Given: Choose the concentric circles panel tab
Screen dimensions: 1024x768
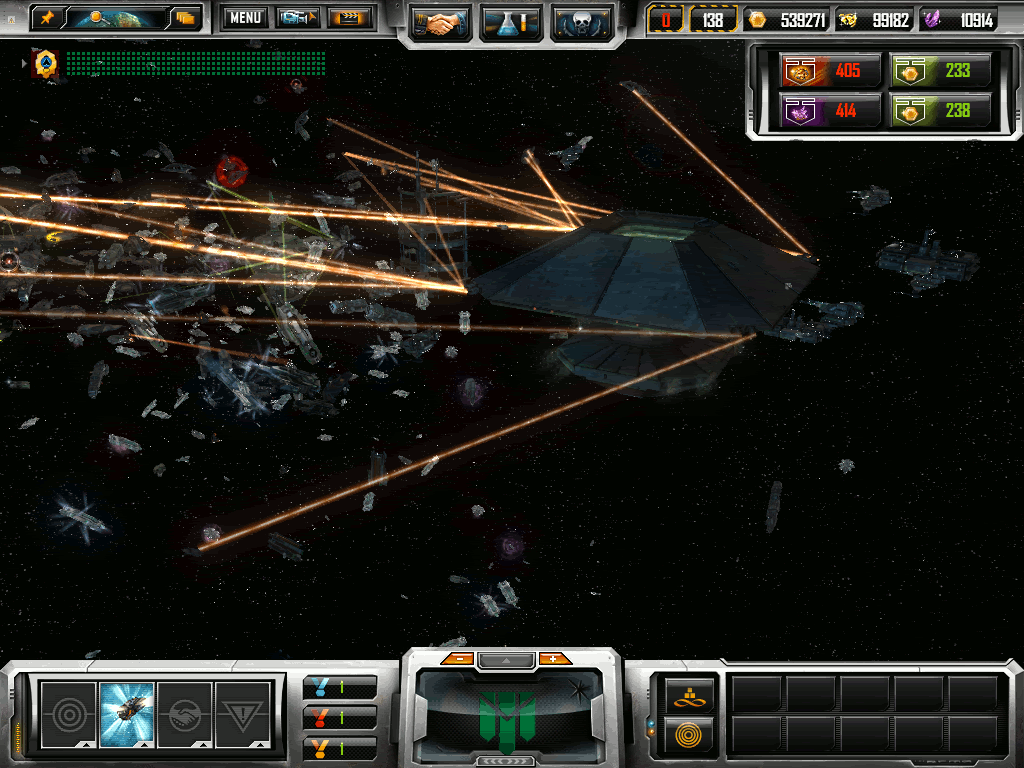Looking at the screenshot, I should [x=68, y=713].
